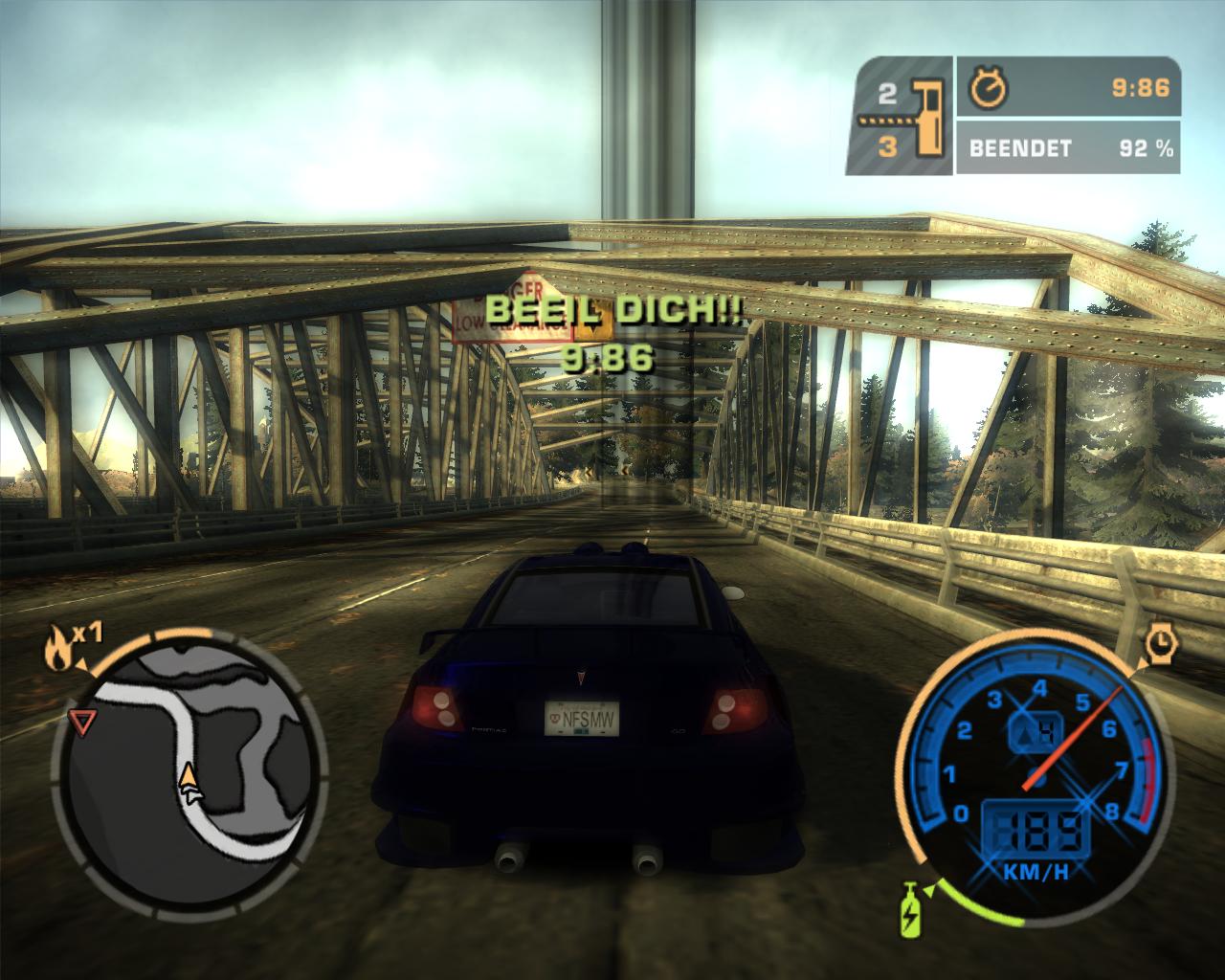1225x980 pixels.
Task: Activate the green nitrous bottle icon
Action: click(x=908, y=908)
